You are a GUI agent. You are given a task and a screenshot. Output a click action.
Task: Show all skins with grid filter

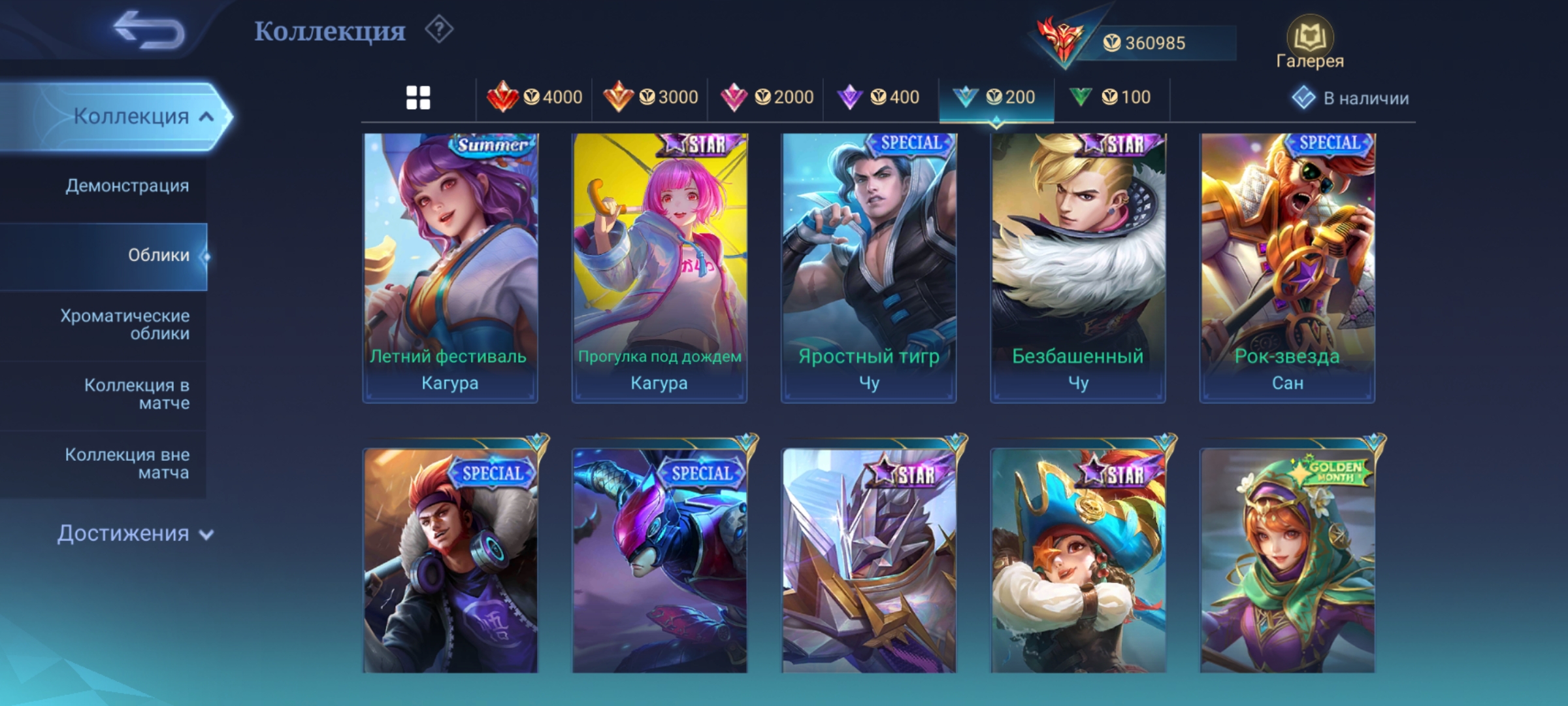click(x=418, y=98)
